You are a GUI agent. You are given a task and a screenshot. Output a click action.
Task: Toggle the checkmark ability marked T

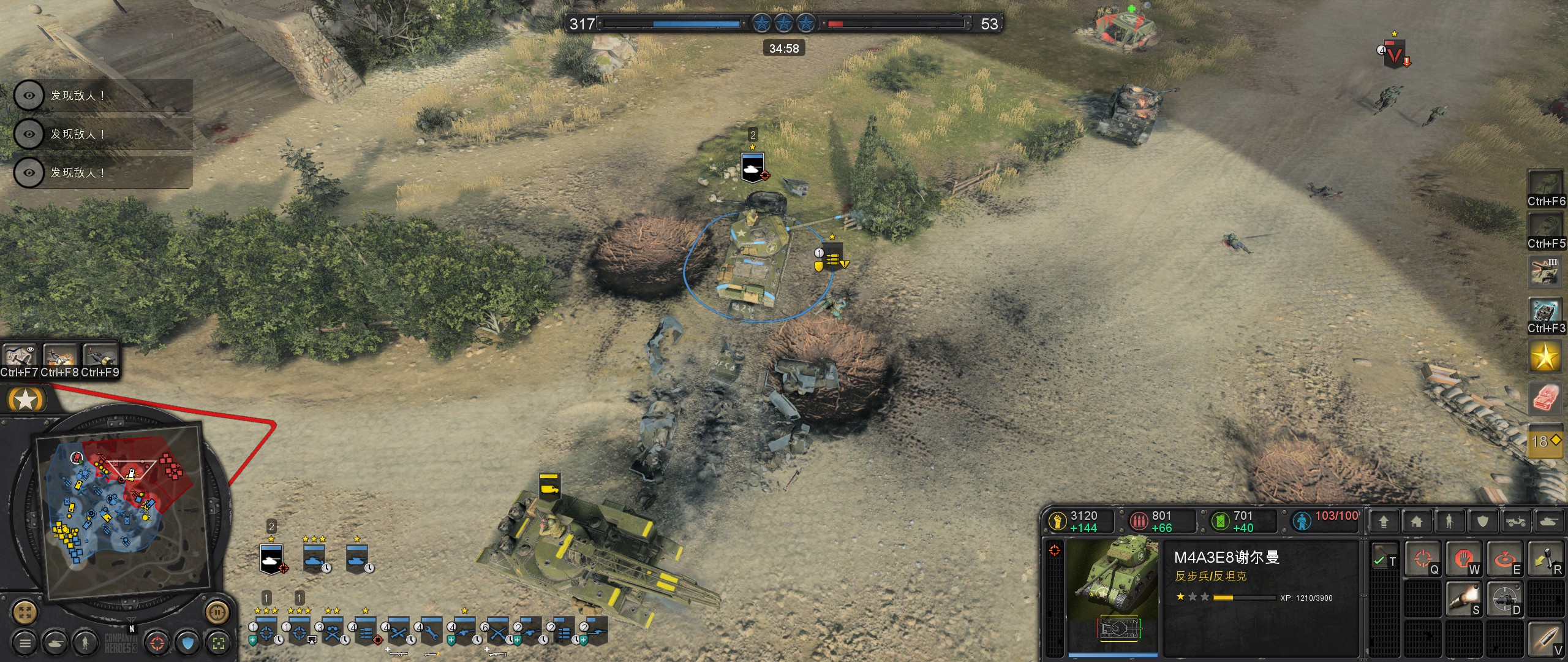coord(1384,558)
